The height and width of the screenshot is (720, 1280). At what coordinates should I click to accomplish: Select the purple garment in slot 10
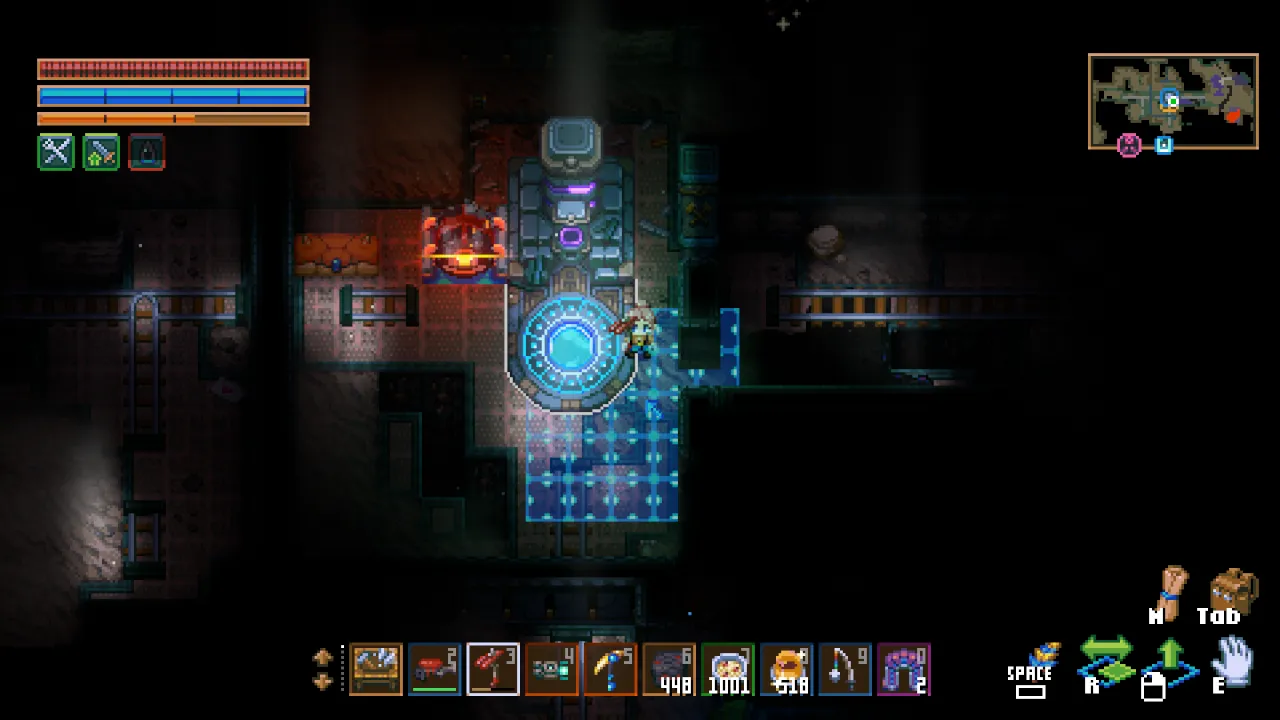point(901,668)
